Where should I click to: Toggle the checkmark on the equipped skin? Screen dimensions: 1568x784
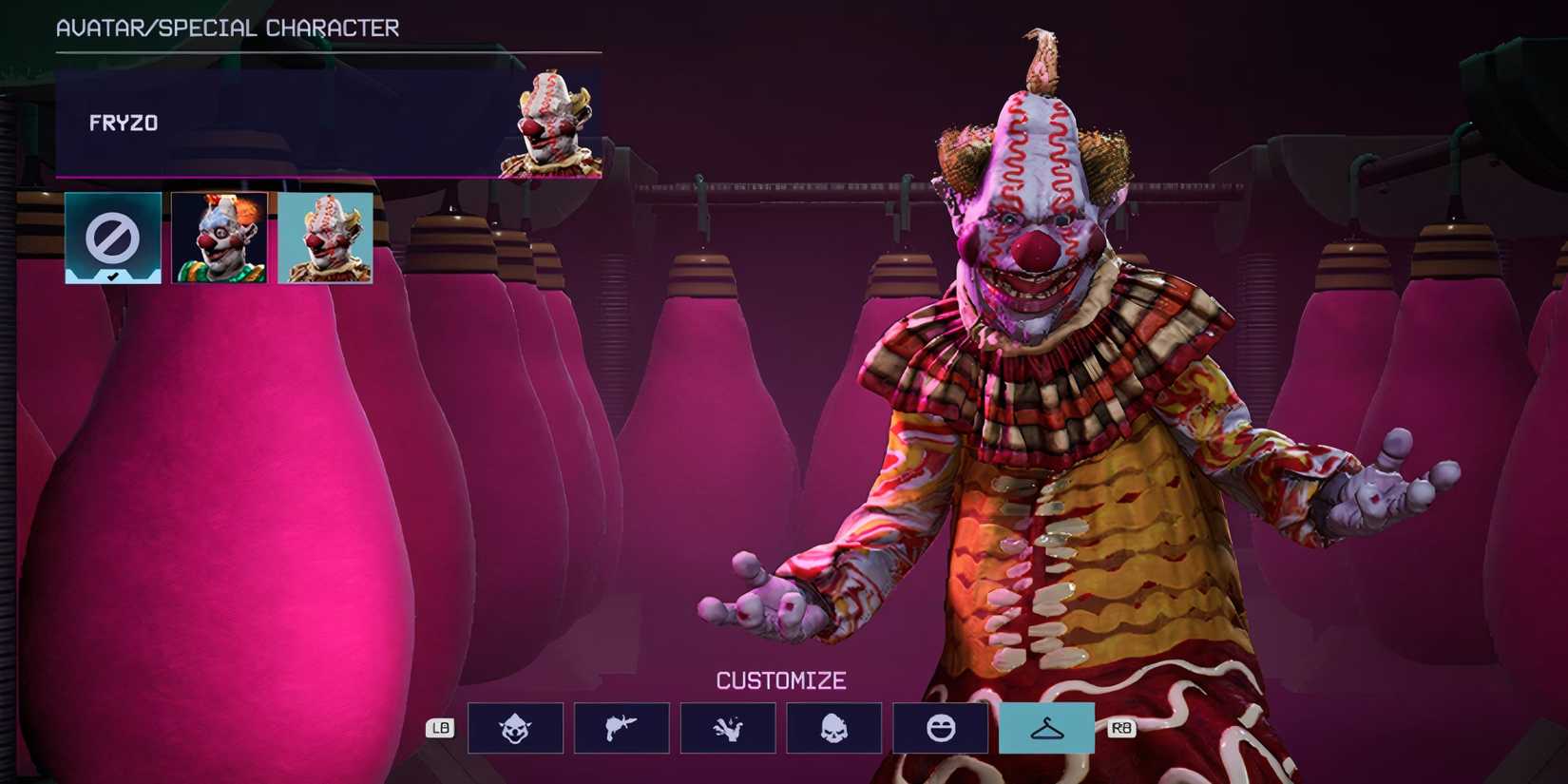click(111, 275)
